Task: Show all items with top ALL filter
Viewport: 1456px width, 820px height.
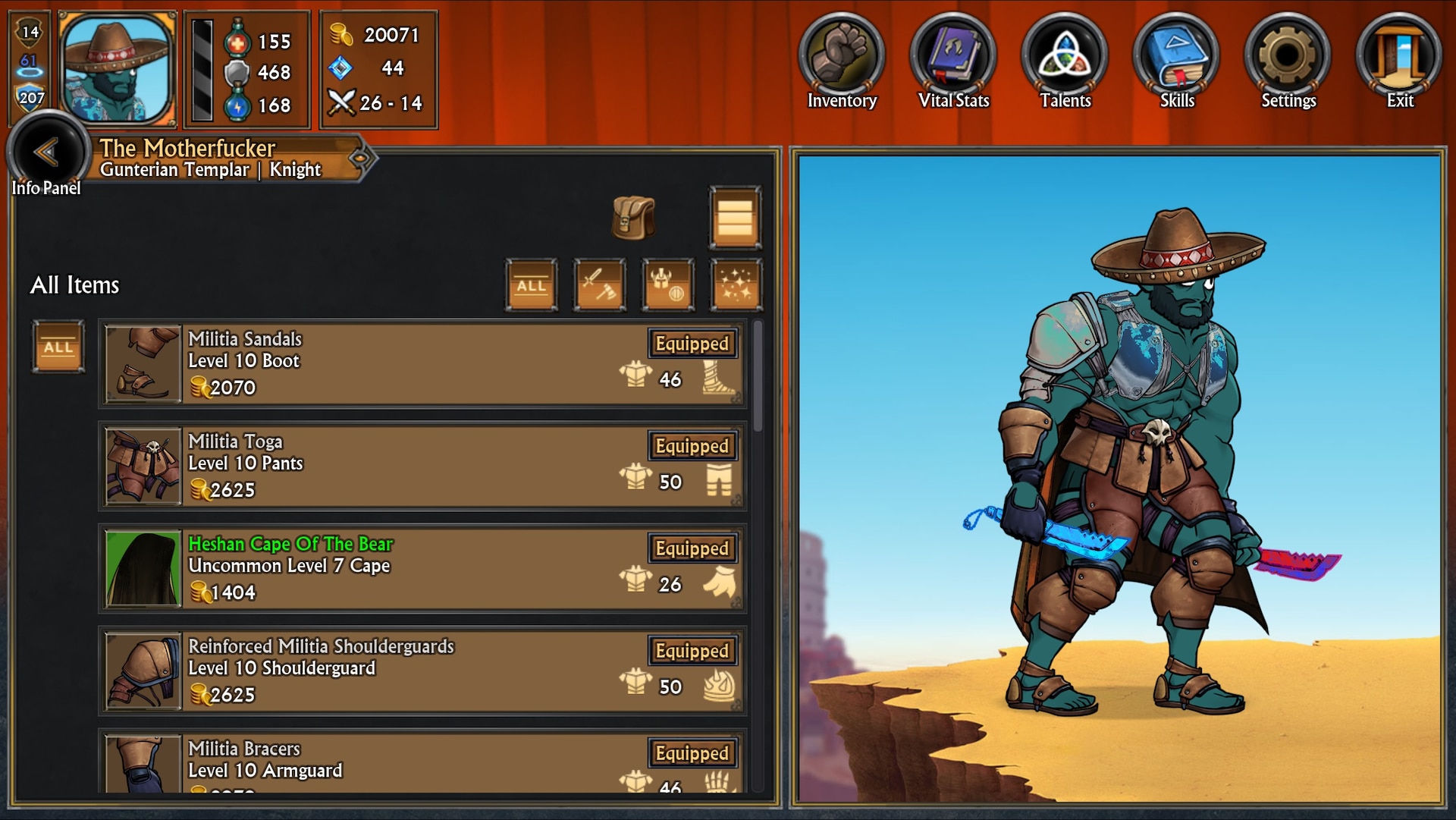Action: (x=531, y=285)
